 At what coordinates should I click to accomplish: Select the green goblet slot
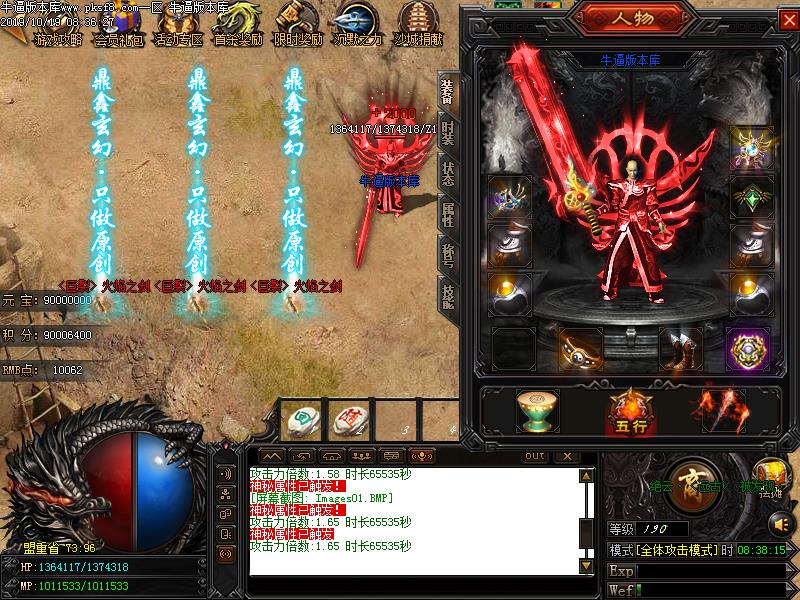coord(539,410)
